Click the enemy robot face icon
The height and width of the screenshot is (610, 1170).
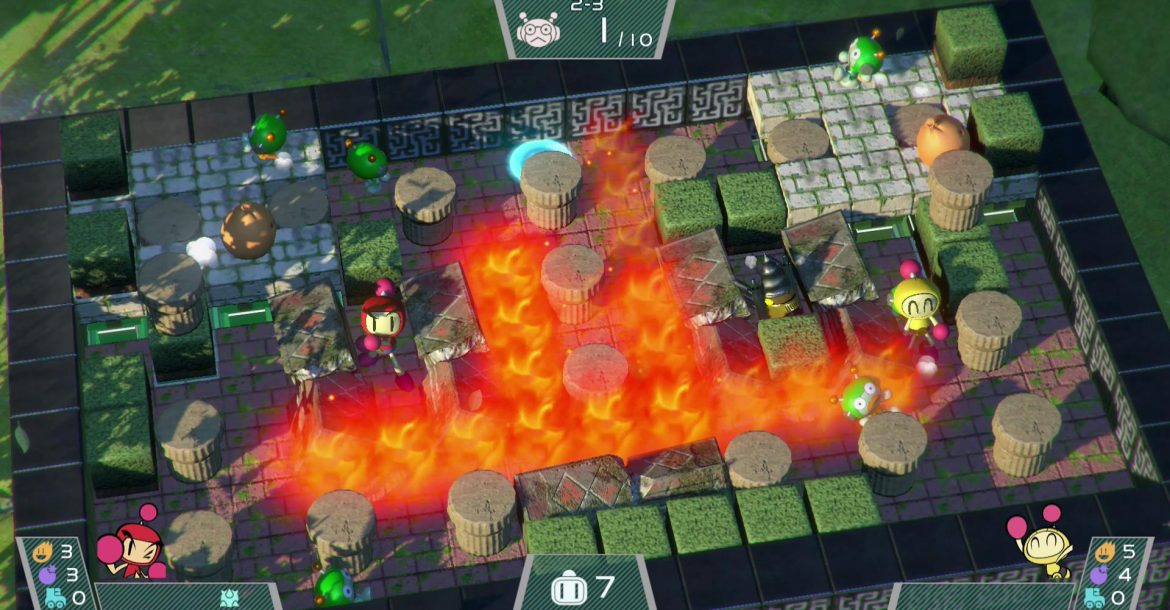[x=537, y=29]
